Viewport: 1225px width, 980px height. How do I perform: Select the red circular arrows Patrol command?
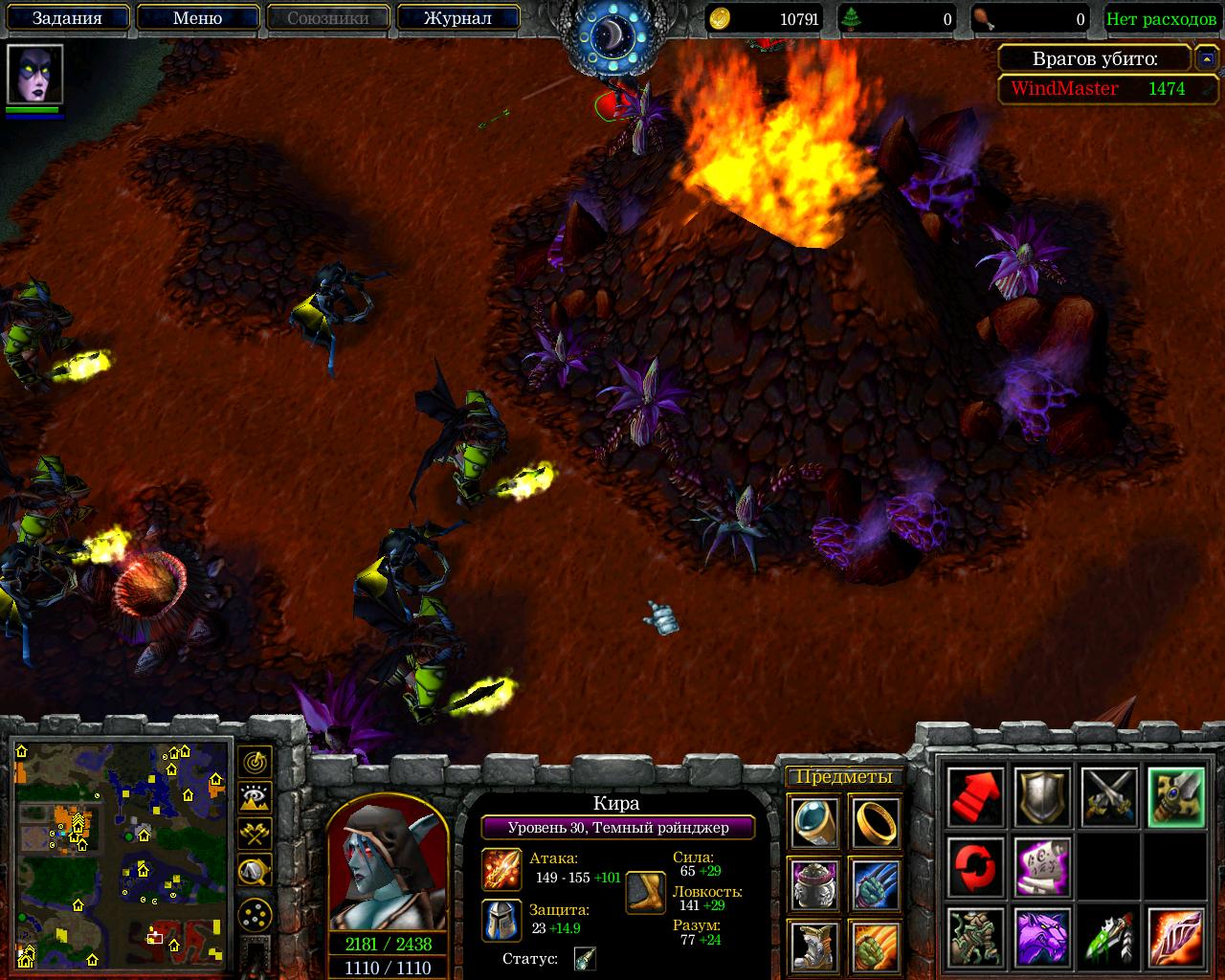click(976, 867)
